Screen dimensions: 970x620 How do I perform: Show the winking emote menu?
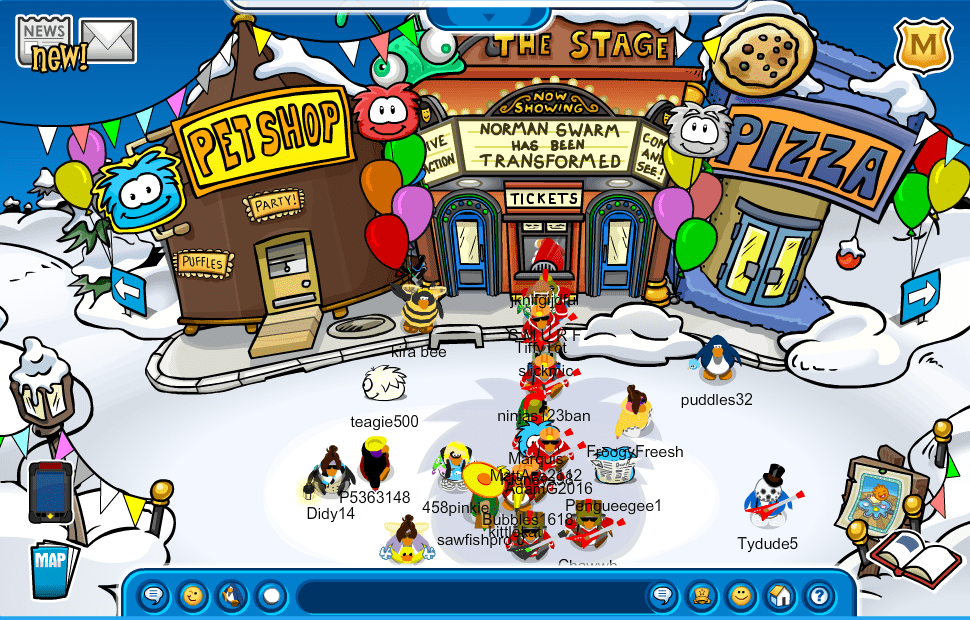click(193, 597)
